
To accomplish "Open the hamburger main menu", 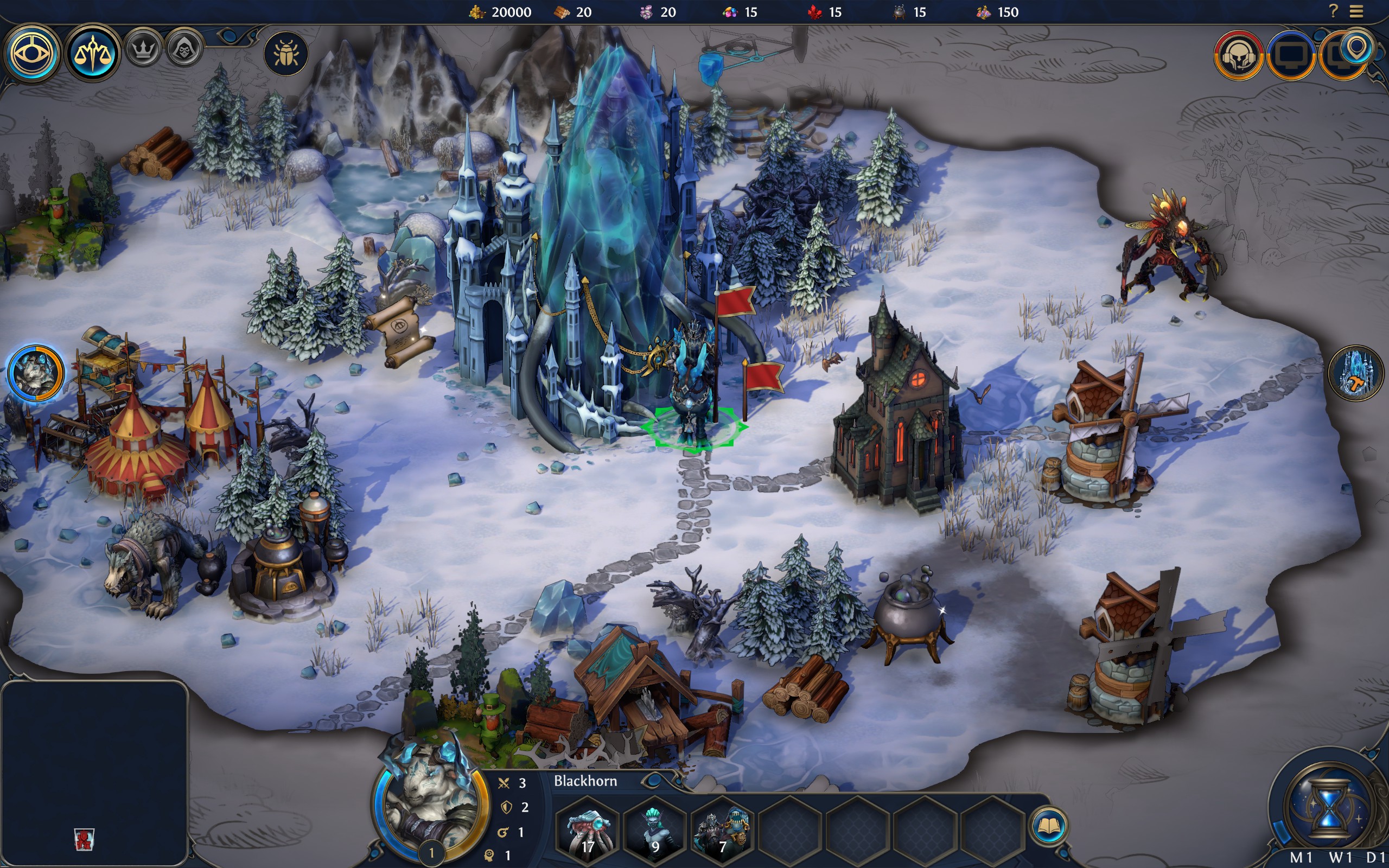I will [x=1356, y=11].
